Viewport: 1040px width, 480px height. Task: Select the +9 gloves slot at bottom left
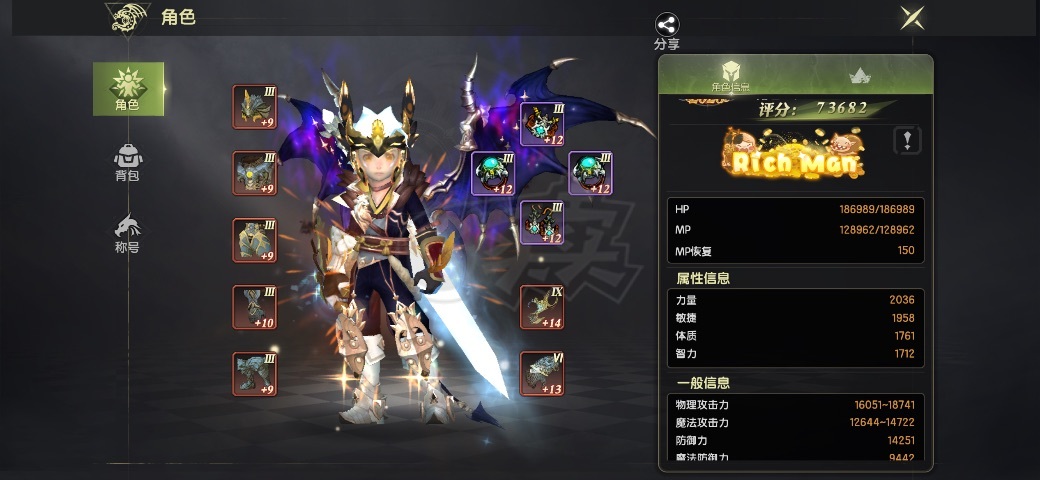[x=255, y=374]
